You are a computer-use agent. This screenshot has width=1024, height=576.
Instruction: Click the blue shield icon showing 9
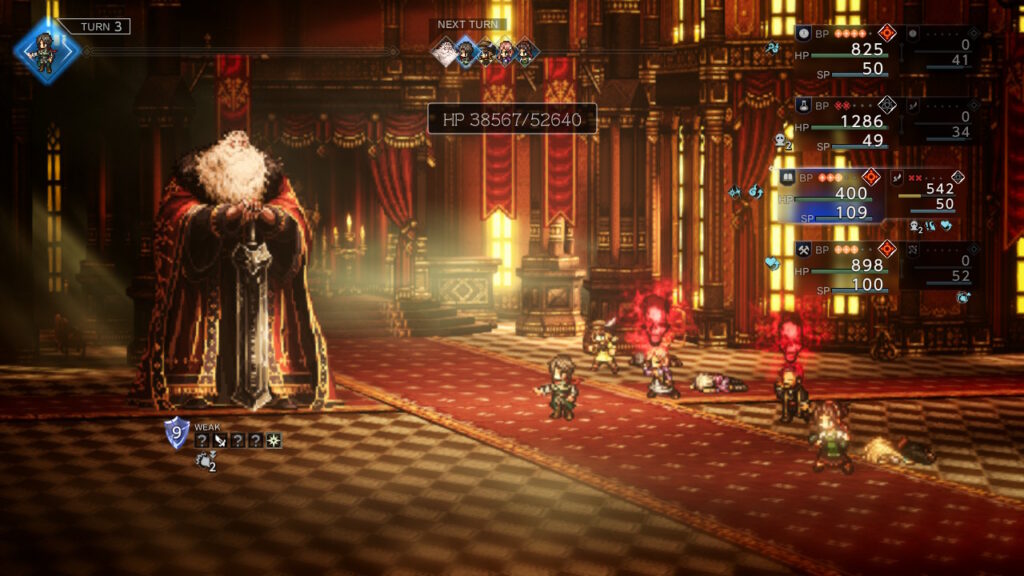(x=177, y=433)
